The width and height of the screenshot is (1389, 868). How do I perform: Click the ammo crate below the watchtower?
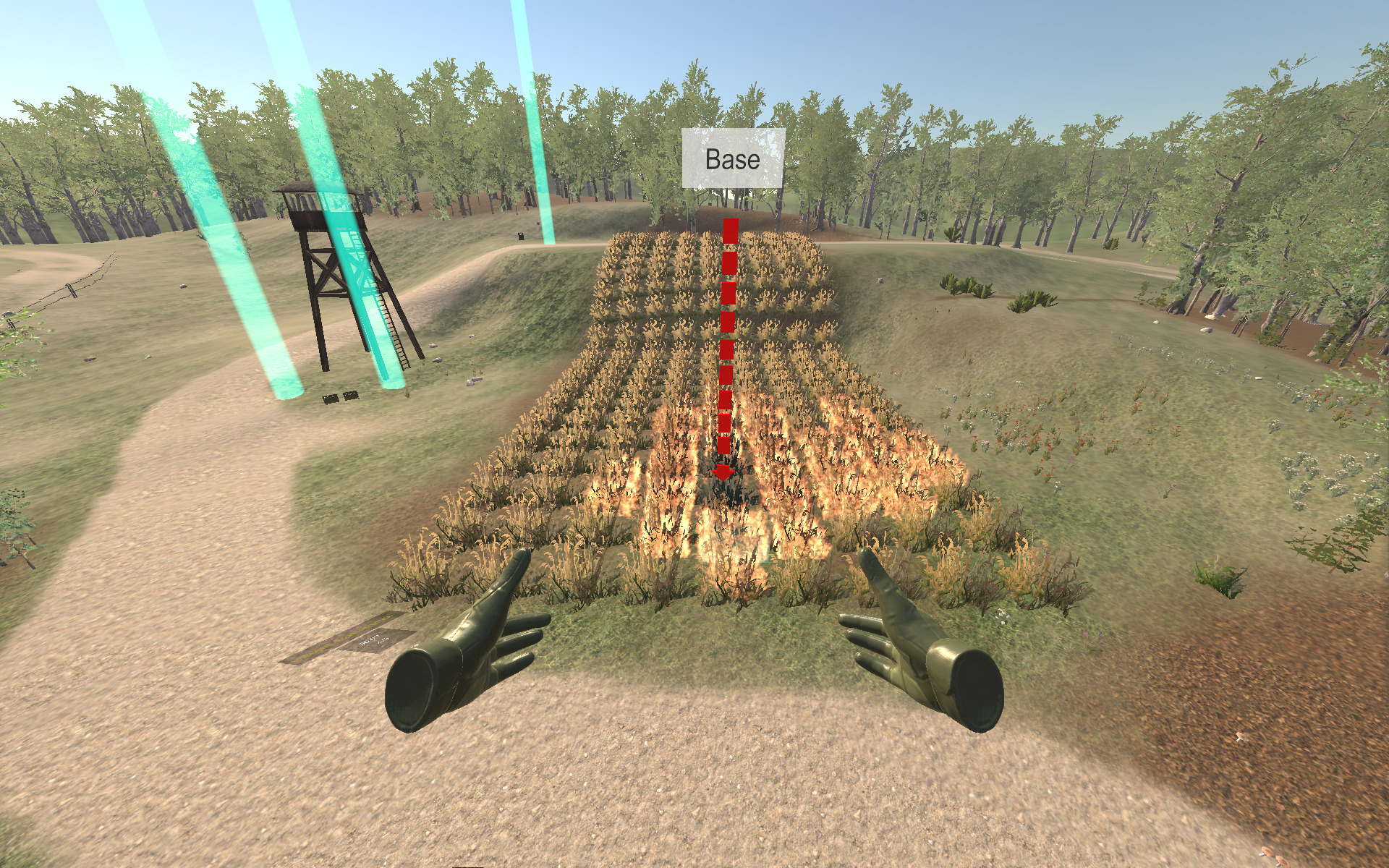click(x=331, y=398)
